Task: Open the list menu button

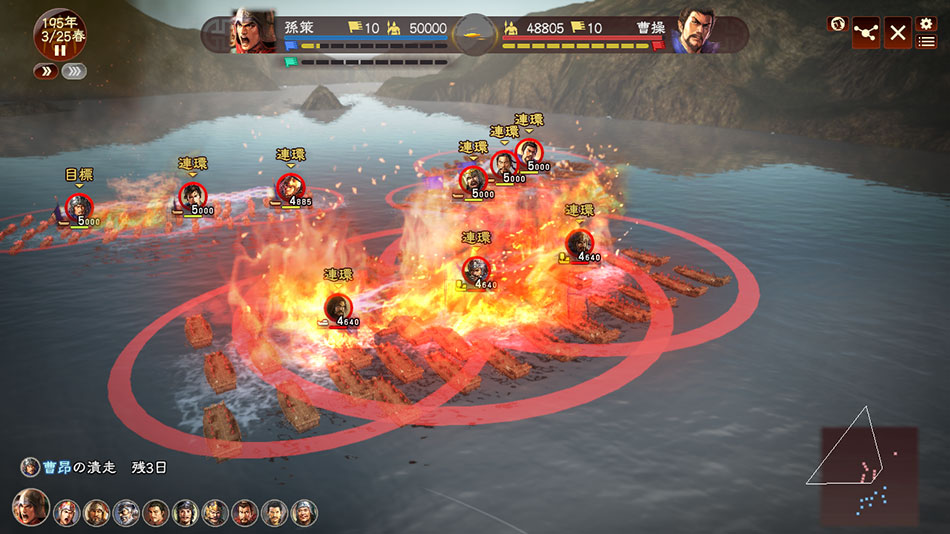Action: click(x=927, y=42)
